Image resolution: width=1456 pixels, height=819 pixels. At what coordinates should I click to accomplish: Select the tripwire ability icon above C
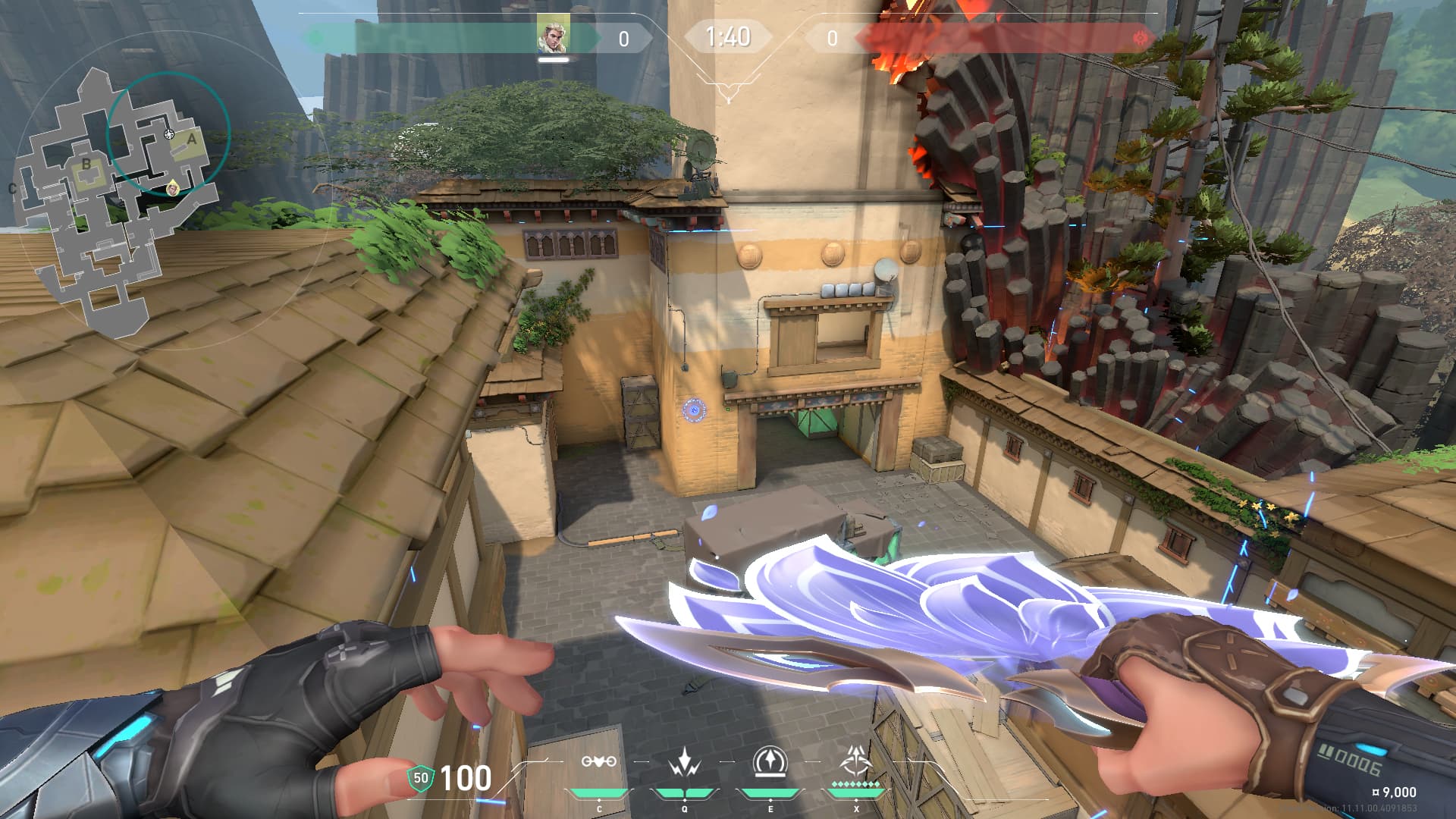click(598, 761)
